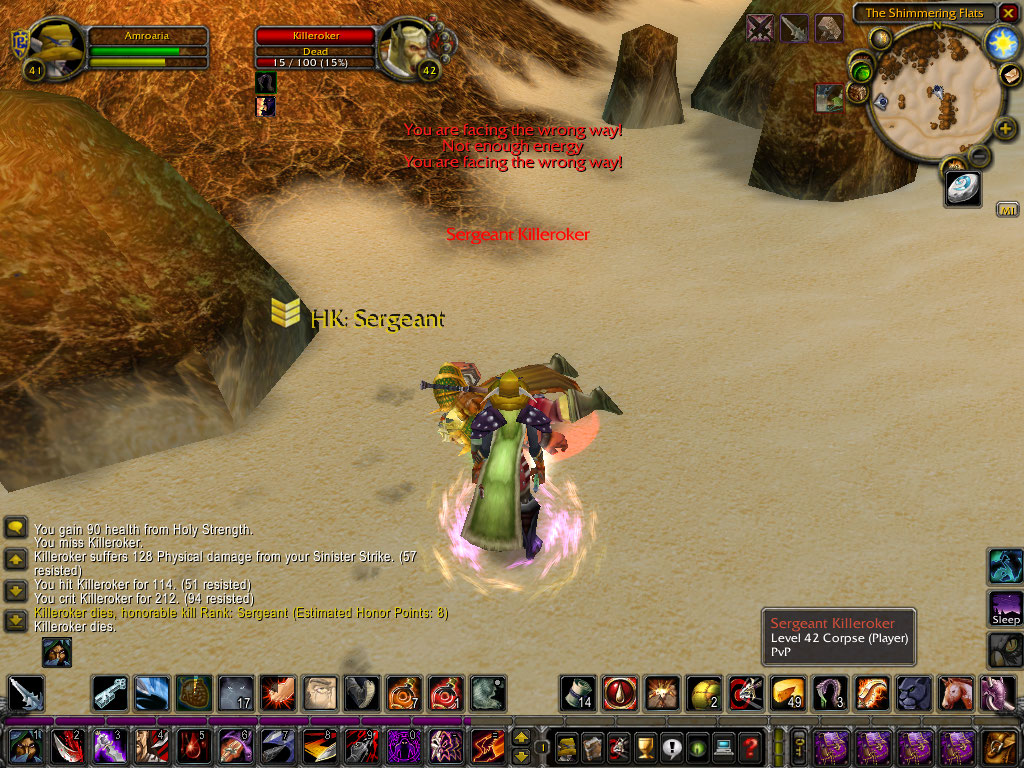1024x768 pixels.
Task: Switch to the next action bar page arrow
Action: (x=521, y=754)
